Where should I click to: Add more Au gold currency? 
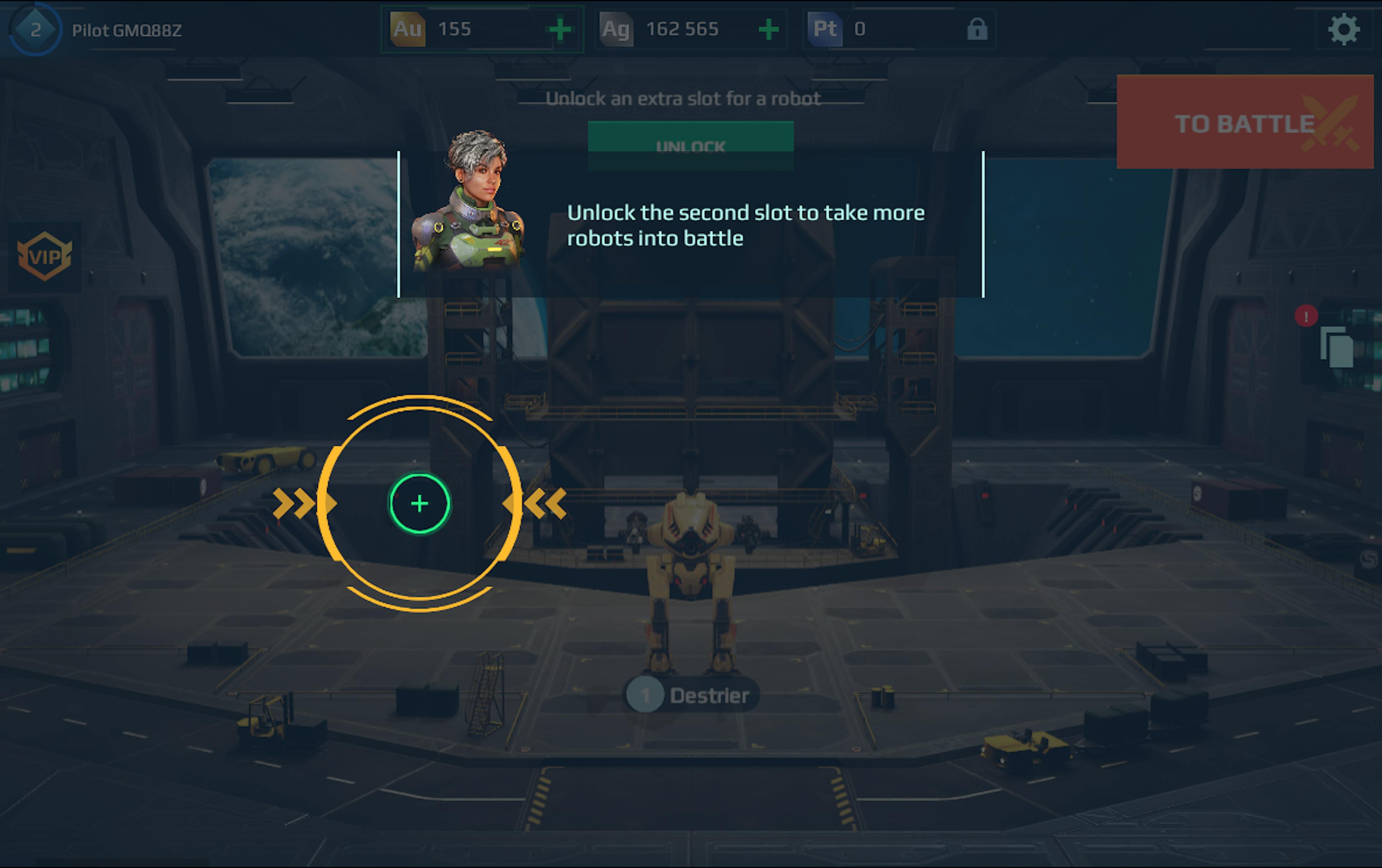pos(560,29)
